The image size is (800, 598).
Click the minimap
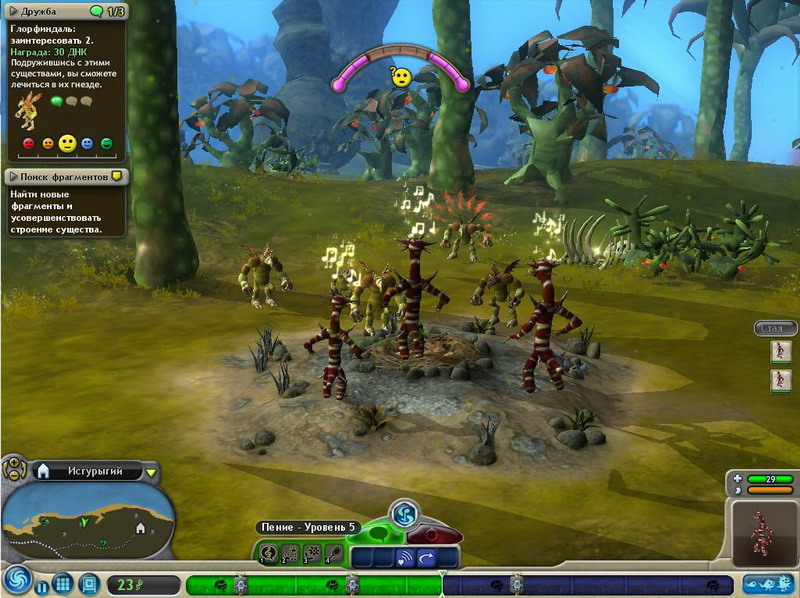[x=88, y=520]
